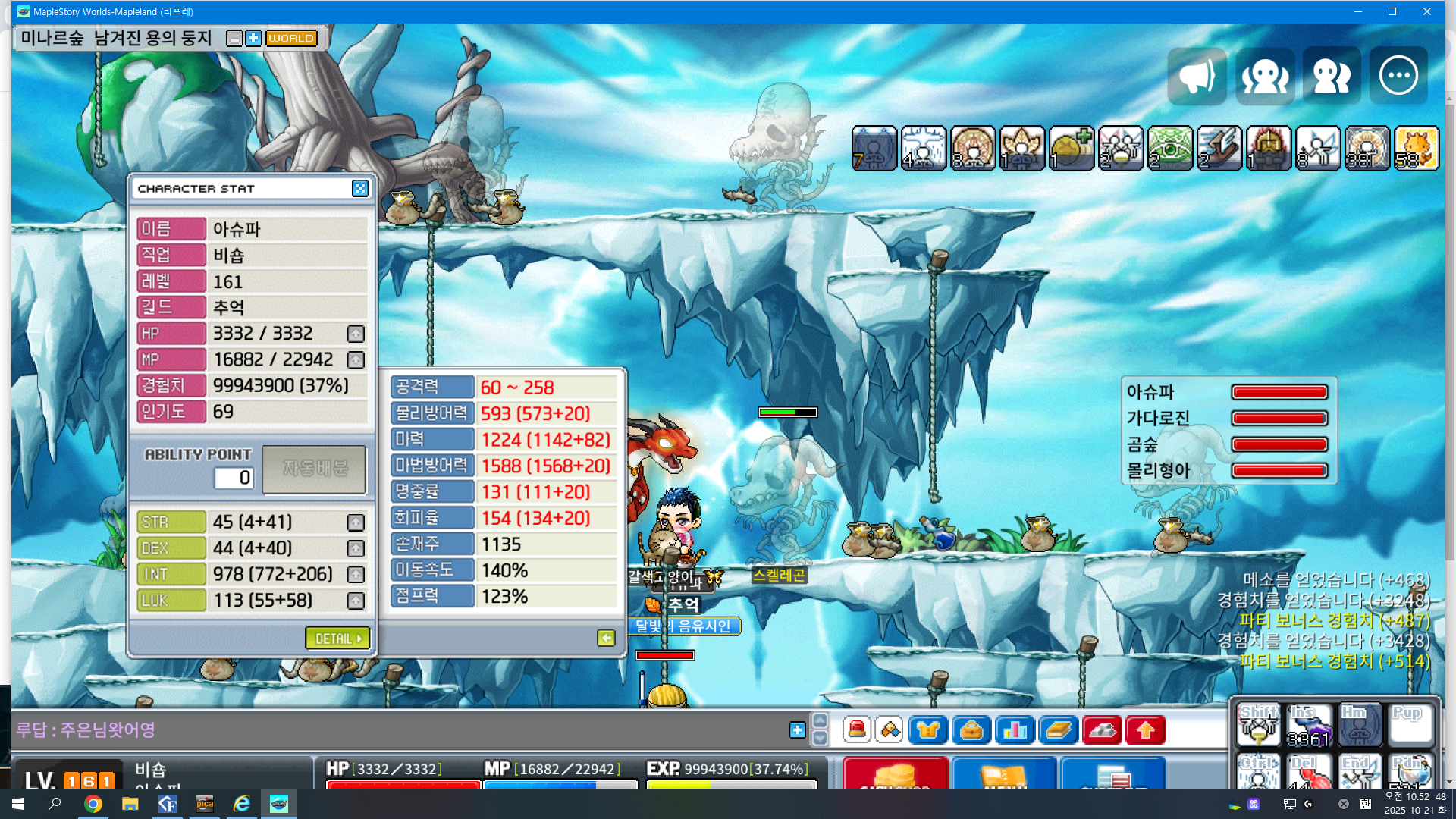Click the red siren report button
The height and width of the screenshot is (819, 1456).
pyautogui.click(x=857, y=730)
